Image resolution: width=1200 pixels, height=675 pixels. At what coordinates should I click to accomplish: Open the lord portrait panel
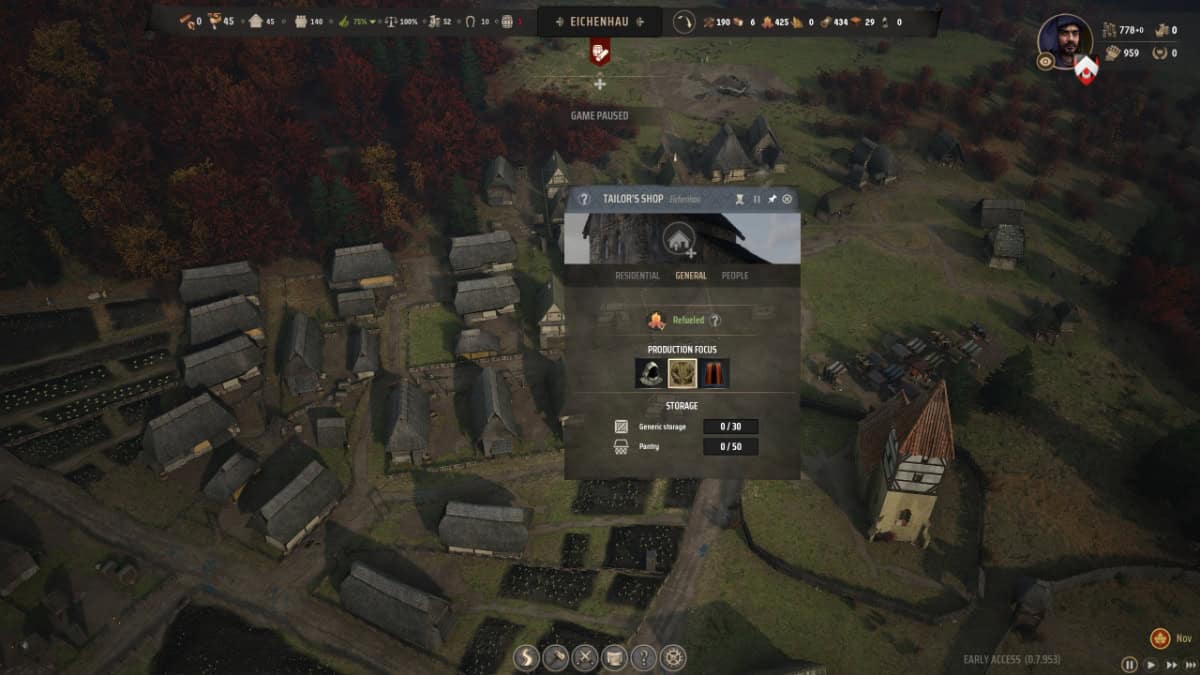pyautogui.click(x=1065, y=39)
